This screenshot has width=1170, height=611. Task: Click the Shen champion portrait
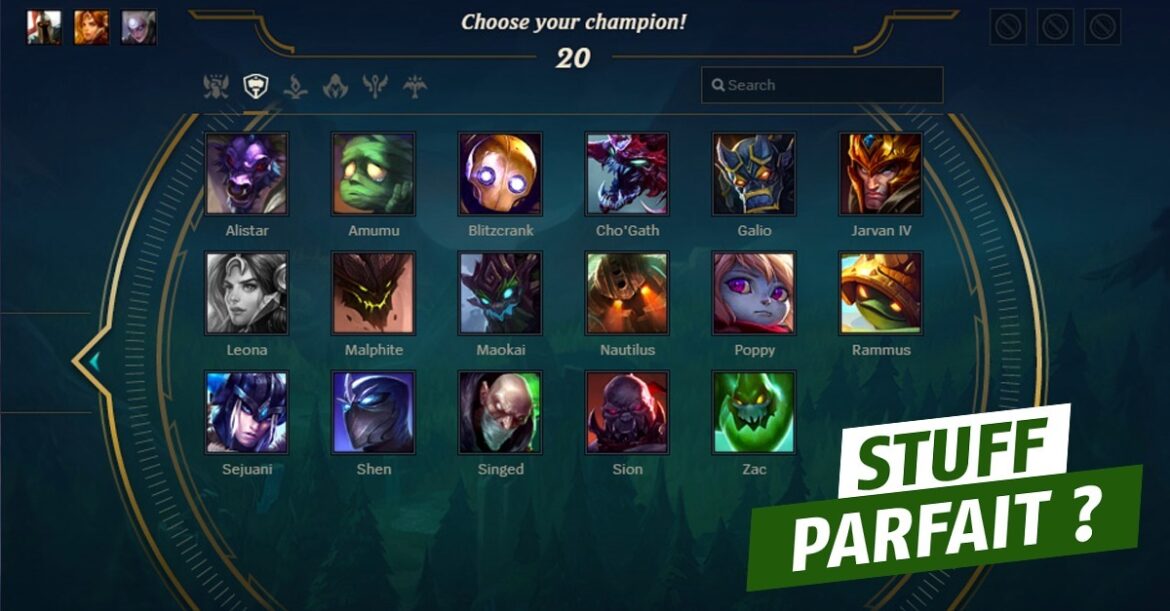[373, 412]
